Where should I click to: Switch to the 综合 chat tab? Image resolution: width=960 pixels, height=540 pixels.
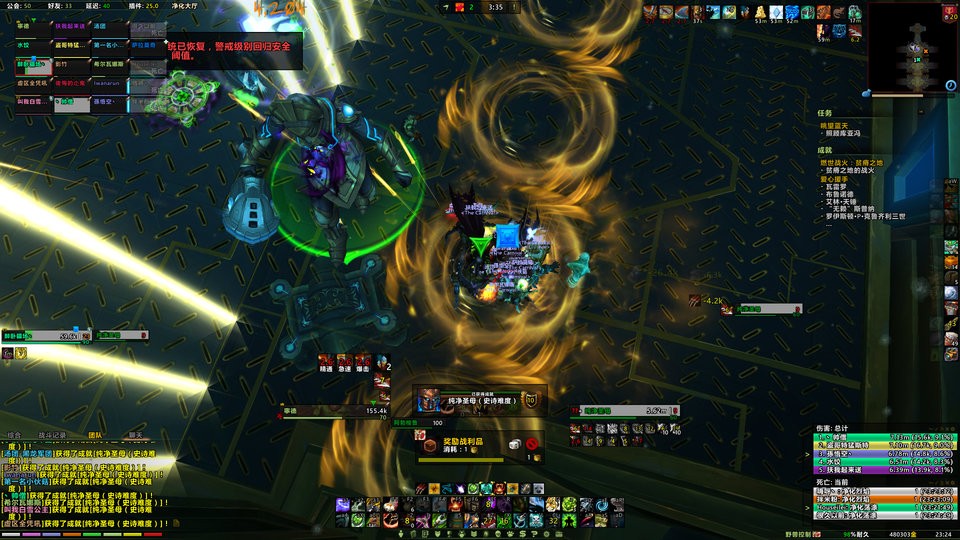[14, 435]
